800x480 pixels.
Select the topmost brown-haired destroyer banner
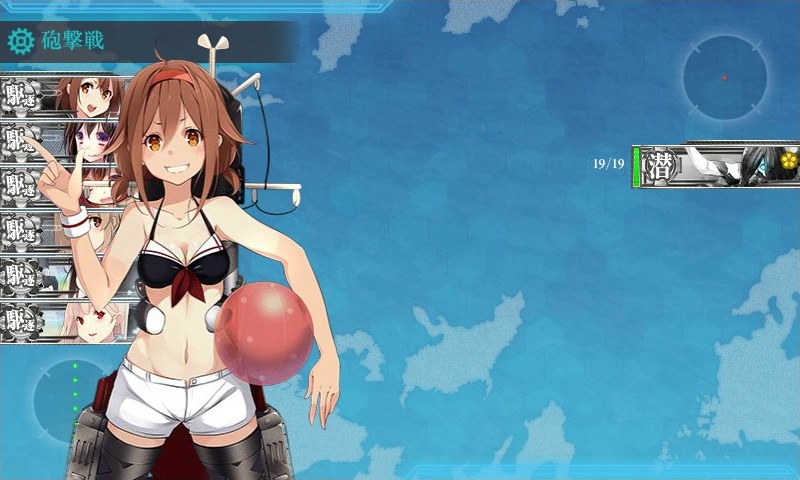(62, 96)
